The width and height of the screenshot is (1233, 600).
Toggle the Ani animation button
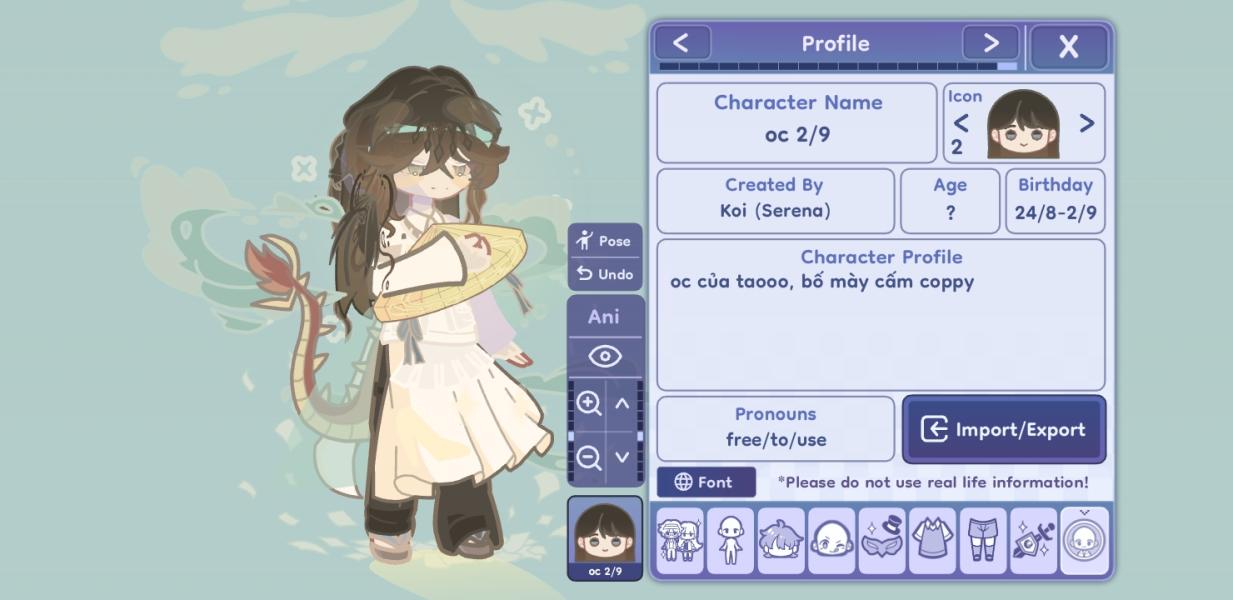(x=604, y=317)
